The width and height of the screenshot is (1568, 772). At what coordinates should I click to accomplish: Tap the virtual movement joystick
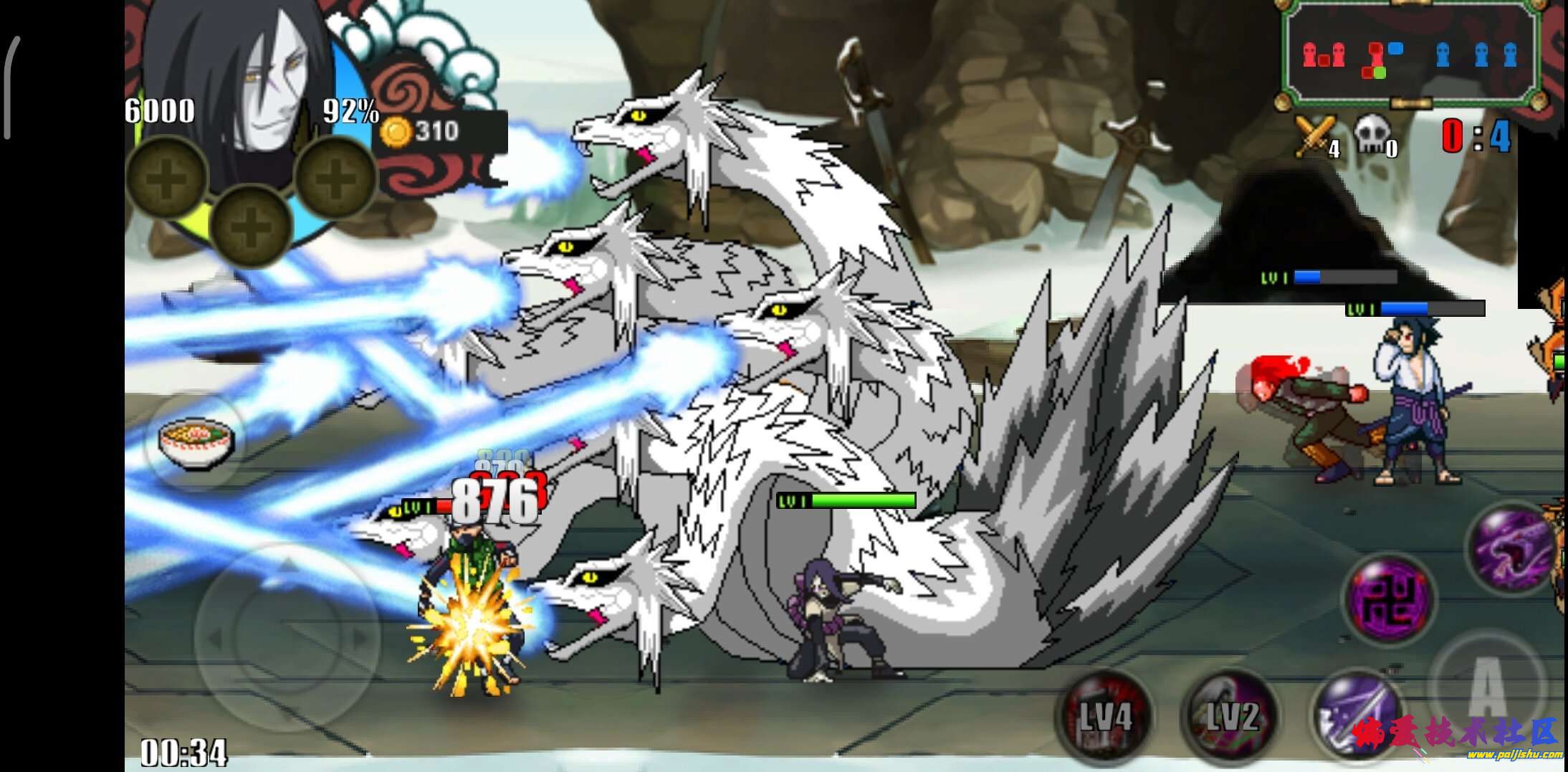tap(287, 637)
